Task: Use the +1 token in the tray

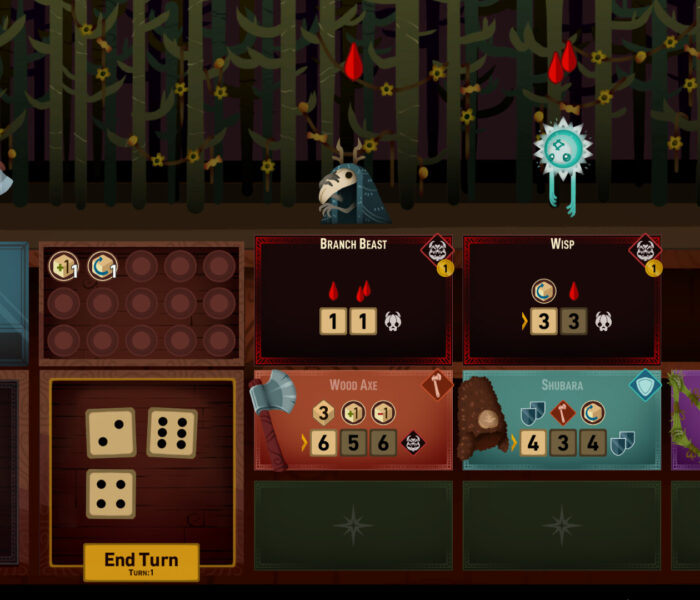Action: [64, 266]
